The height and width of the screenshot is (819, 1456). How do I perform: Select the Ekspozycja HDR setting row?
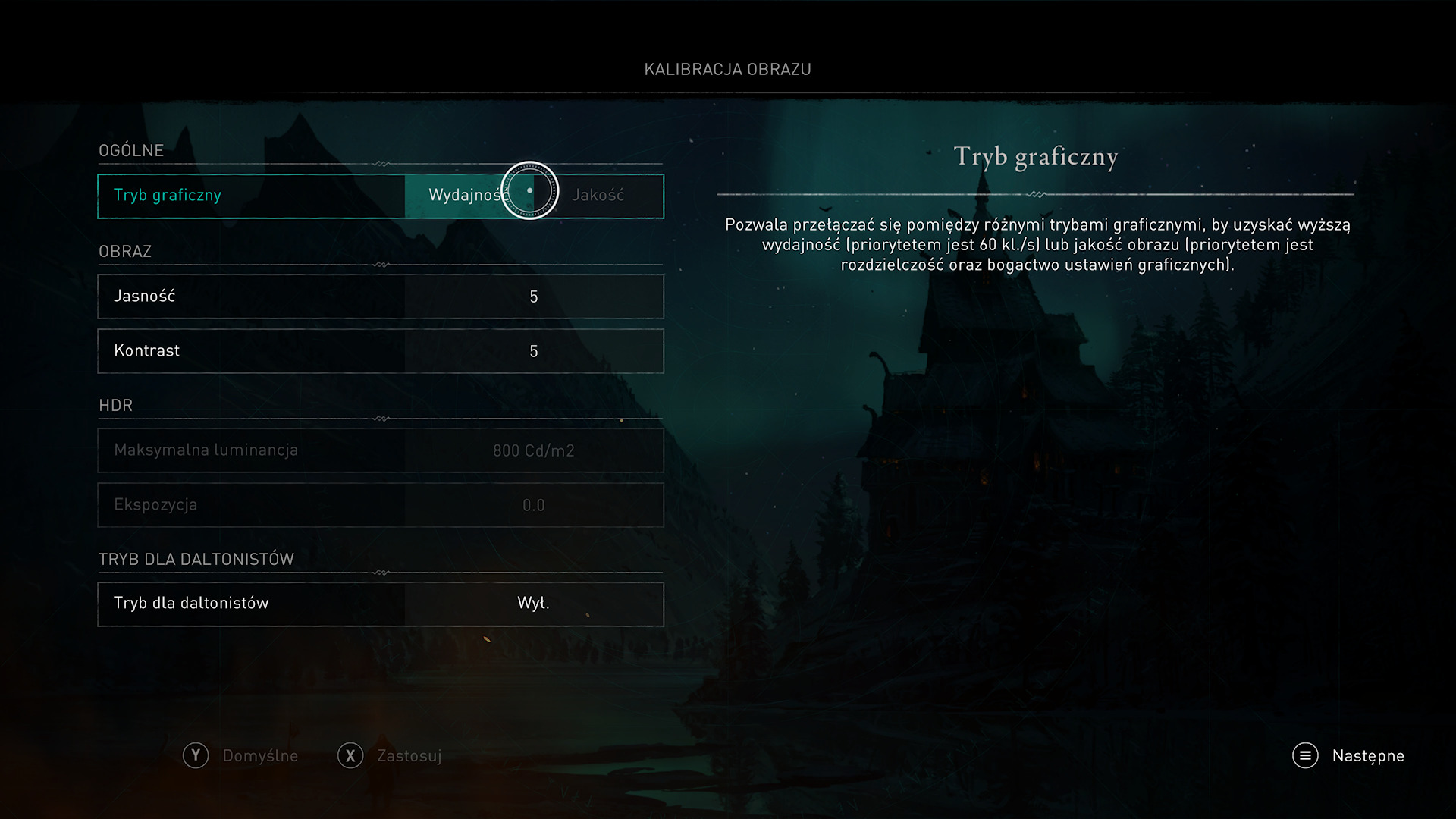(380, 505)
